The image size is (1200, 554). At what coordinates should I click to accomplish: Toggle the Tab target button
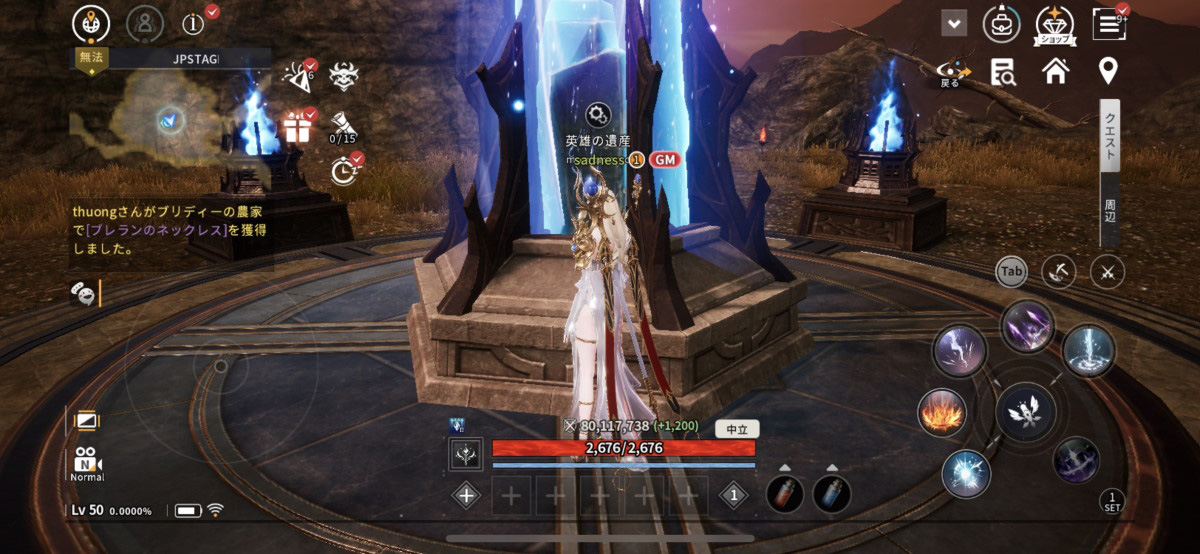coord(1012,271)
